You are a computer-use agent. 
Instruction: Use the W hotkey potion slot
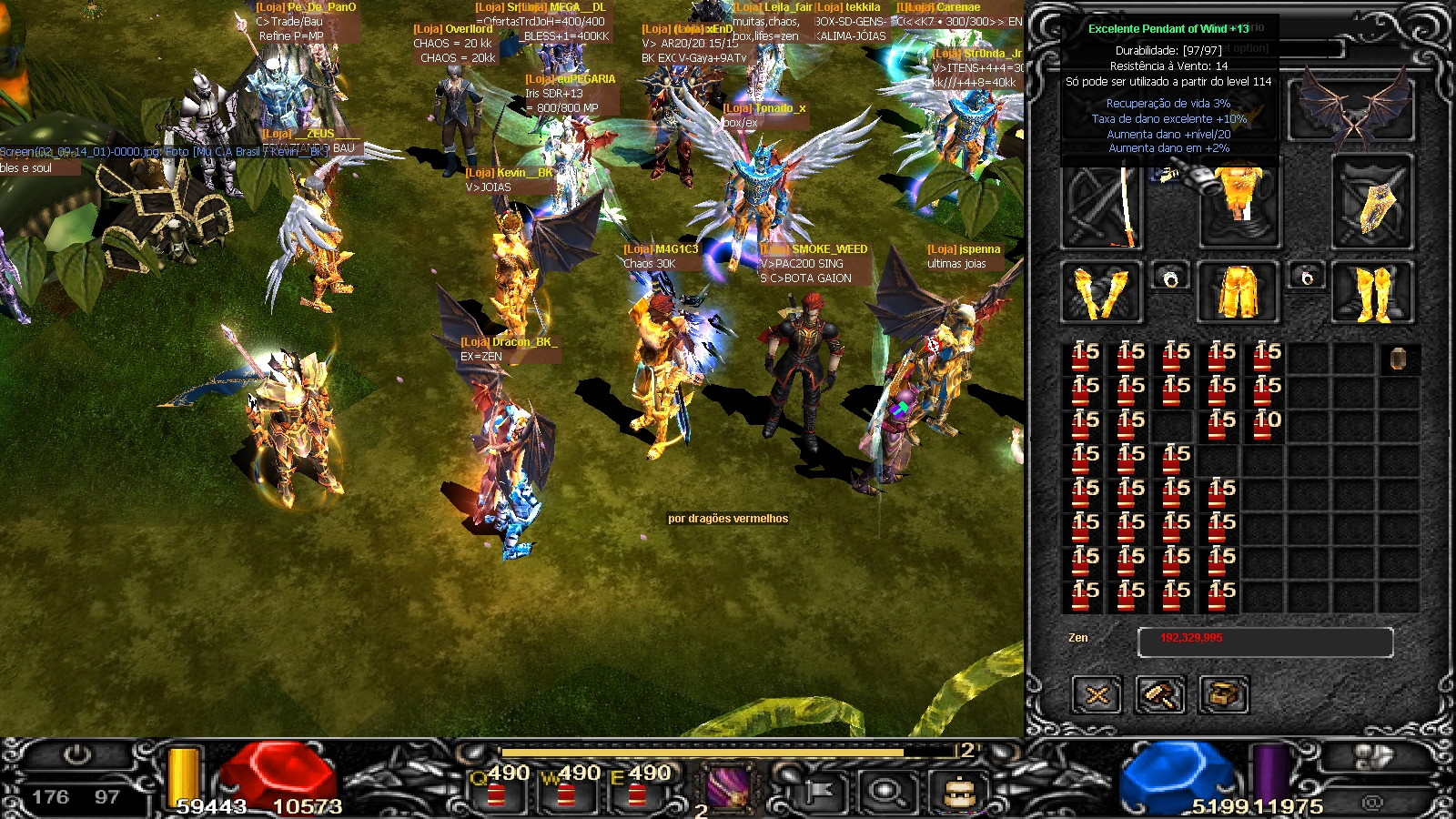tap(566, 790)
